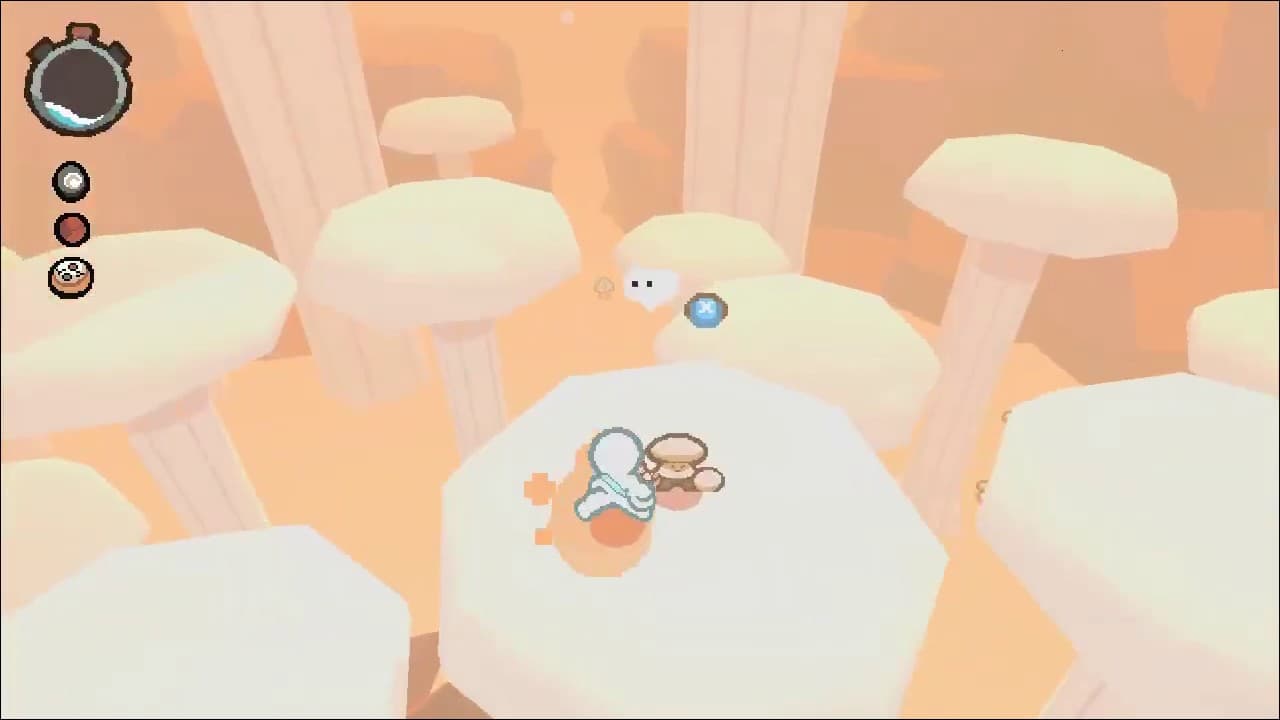Select the cookie collectible icon
Screen dimensions: 1280x720
pos(70,277)
